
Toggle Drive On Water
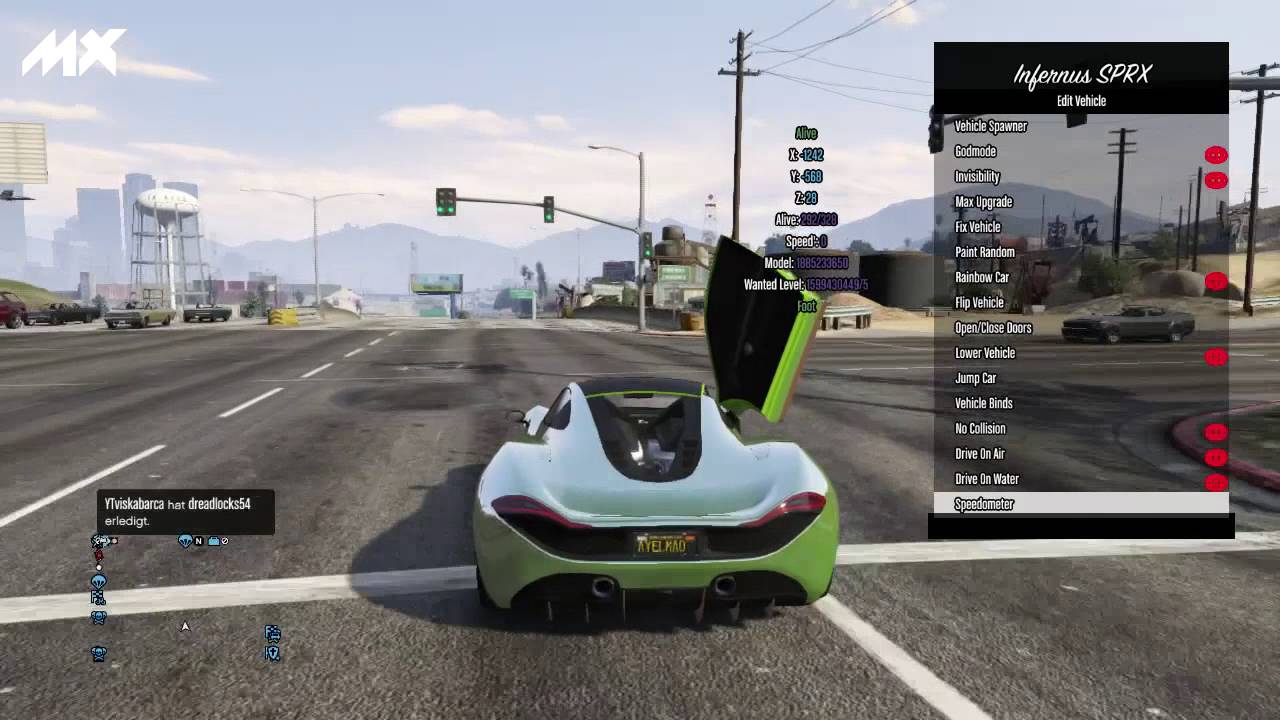986,479
